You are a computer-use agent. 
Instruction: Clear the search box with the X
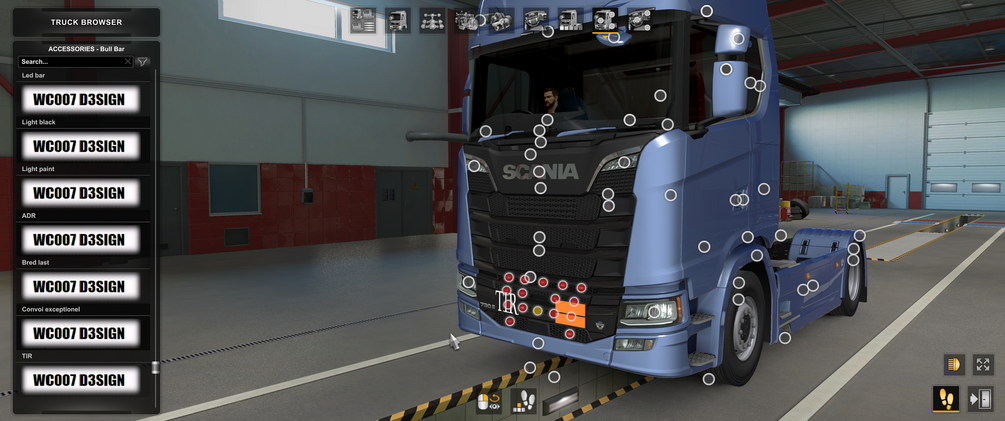pos(128,62)
